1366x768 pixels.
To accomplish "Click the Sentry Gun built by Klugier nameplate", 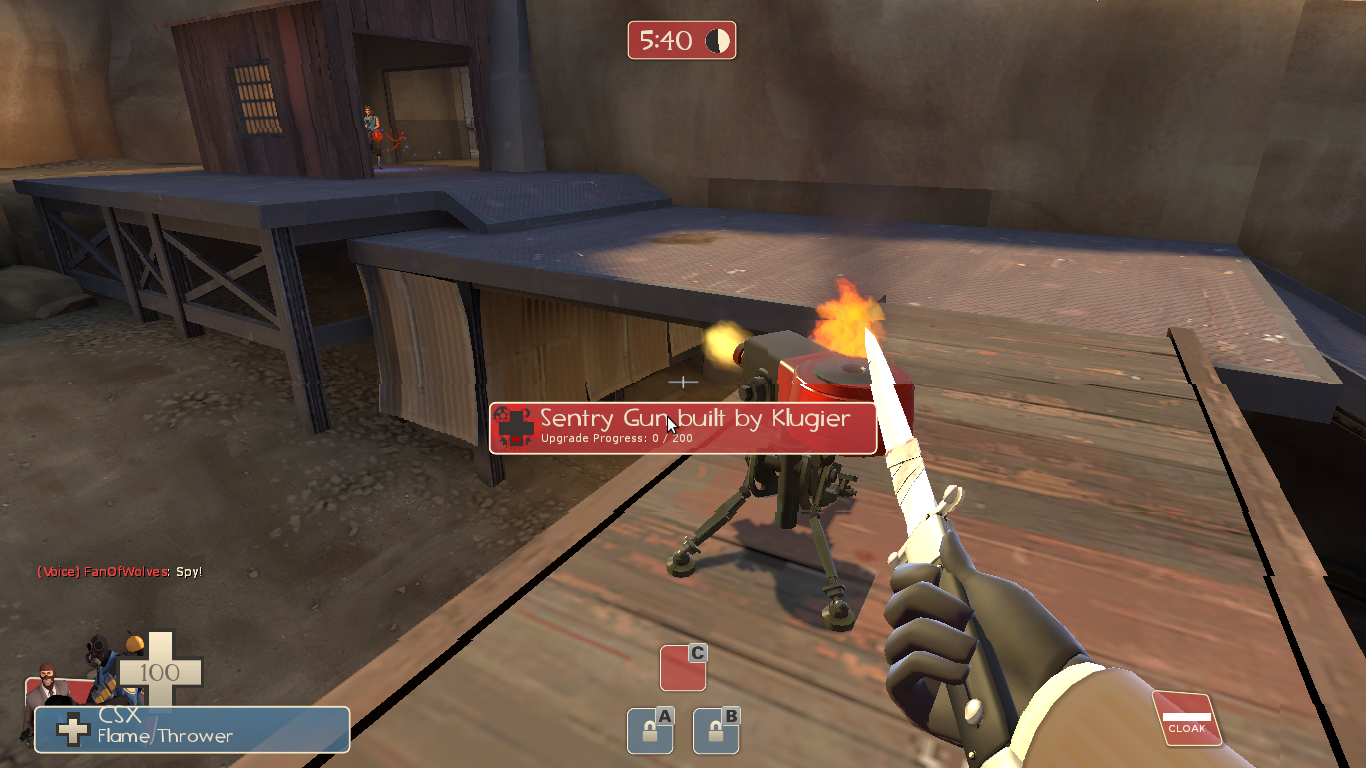I will [683, 420].
